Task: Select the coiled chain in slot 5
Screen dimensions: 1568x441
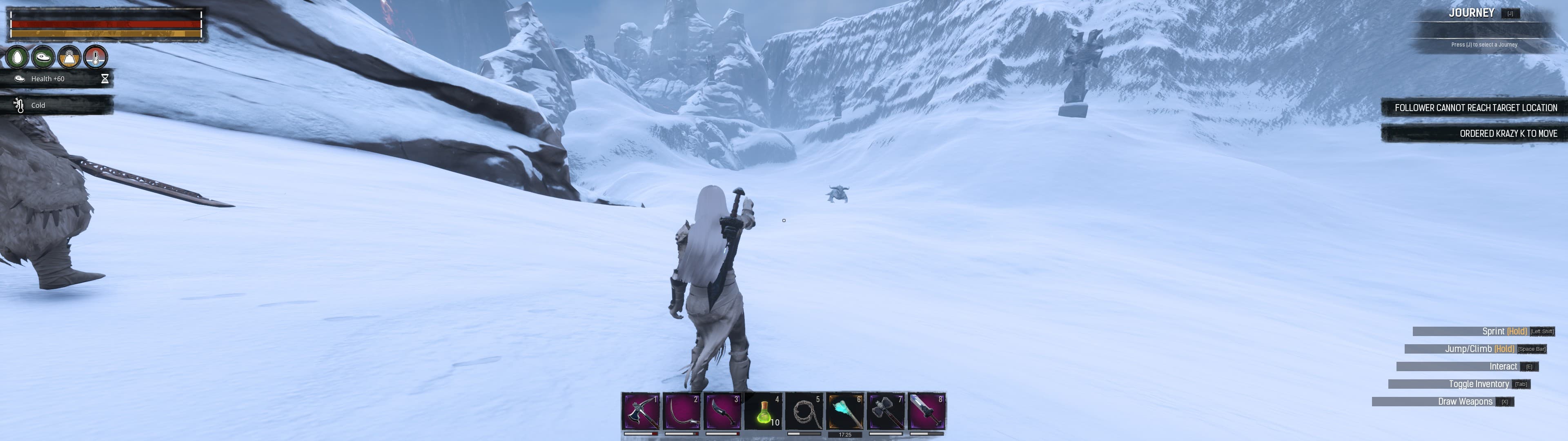Action: pos(804,412)
